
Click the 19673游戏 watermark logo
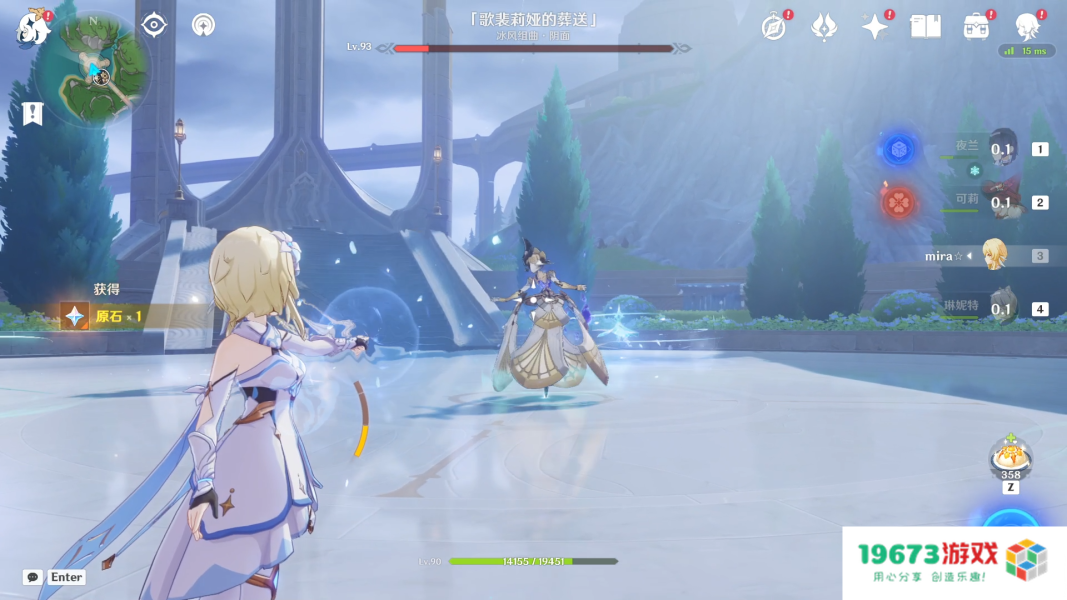click(x=953, y=562)
